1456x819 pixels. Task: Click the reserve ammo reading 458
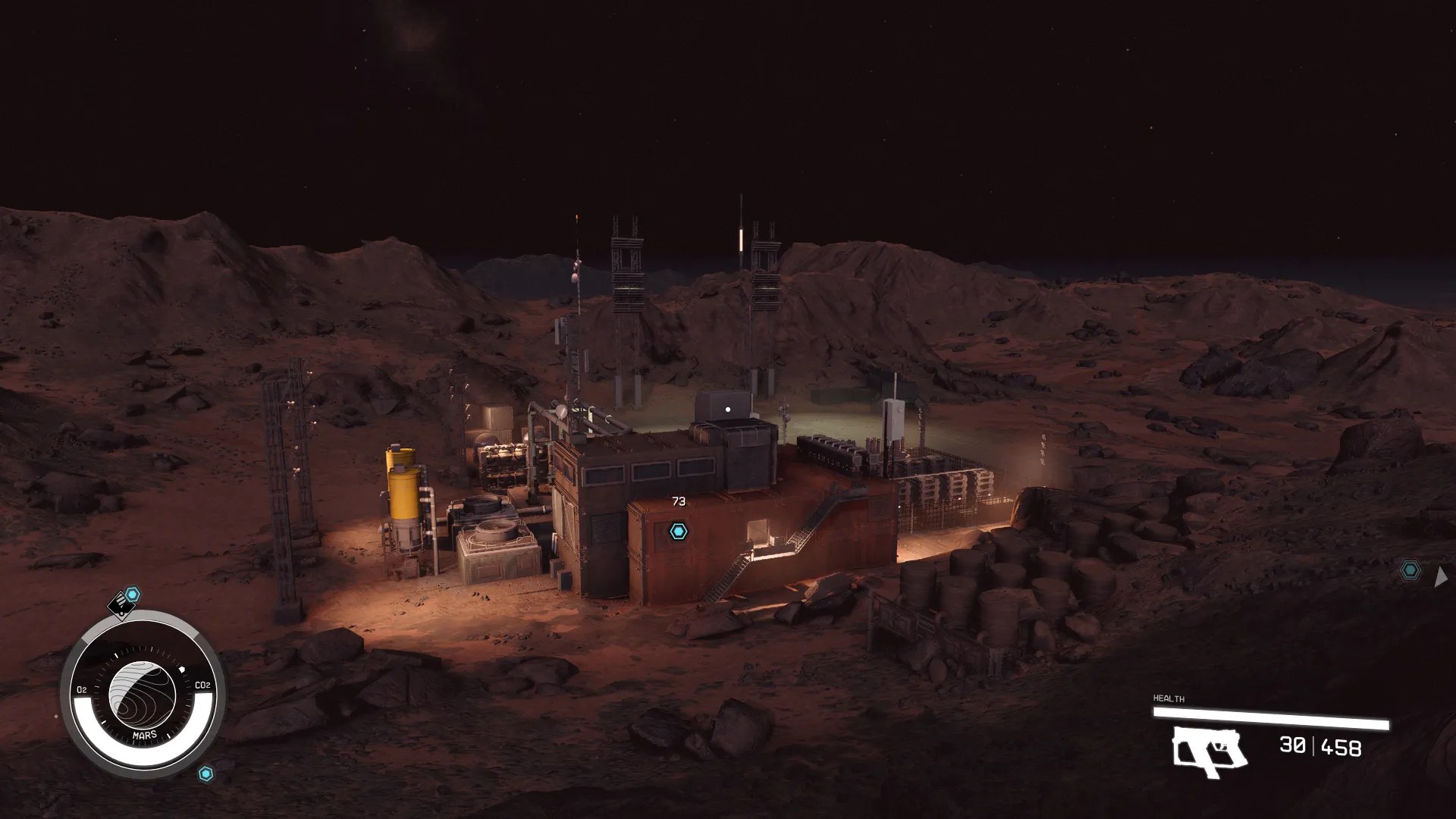[x=1341, y=746]
